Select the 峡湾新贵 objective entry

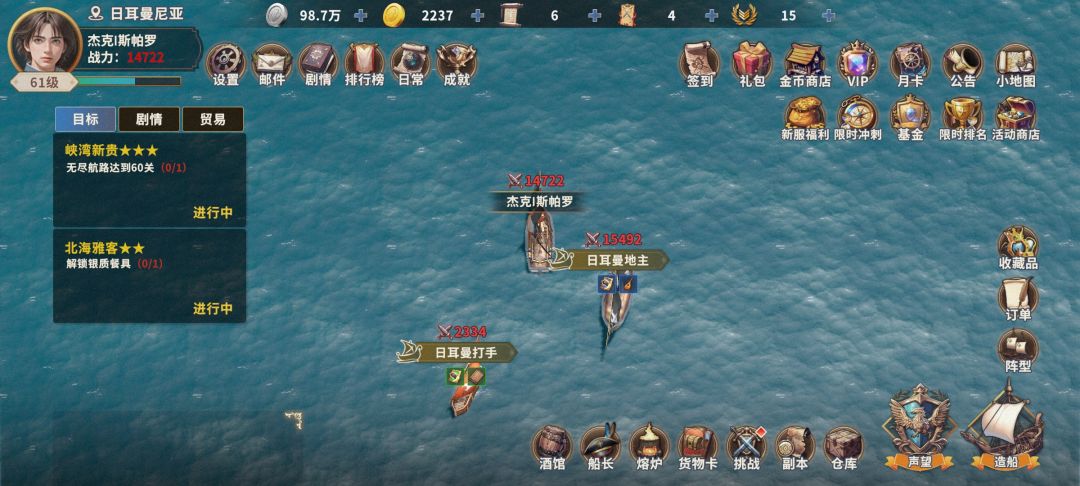(149, 180)
